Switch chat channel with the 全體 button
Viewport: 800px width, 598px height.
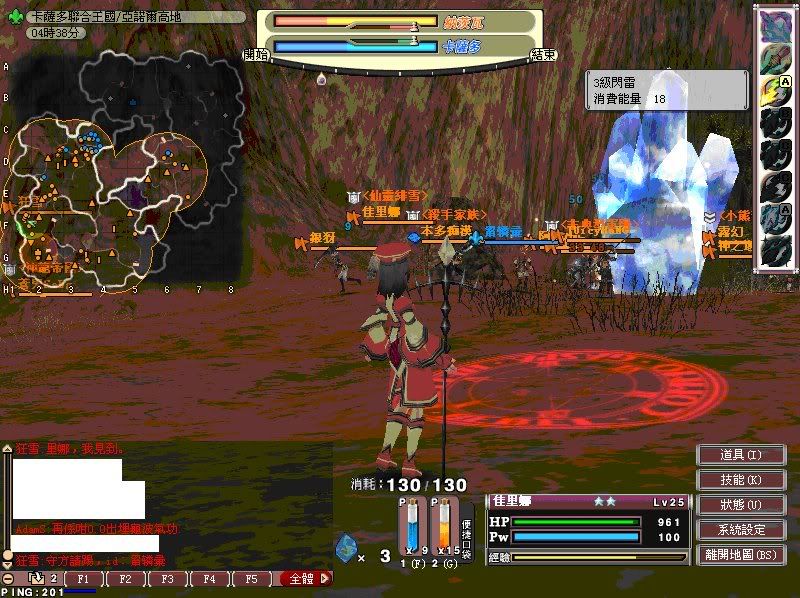tap(304, 579)
